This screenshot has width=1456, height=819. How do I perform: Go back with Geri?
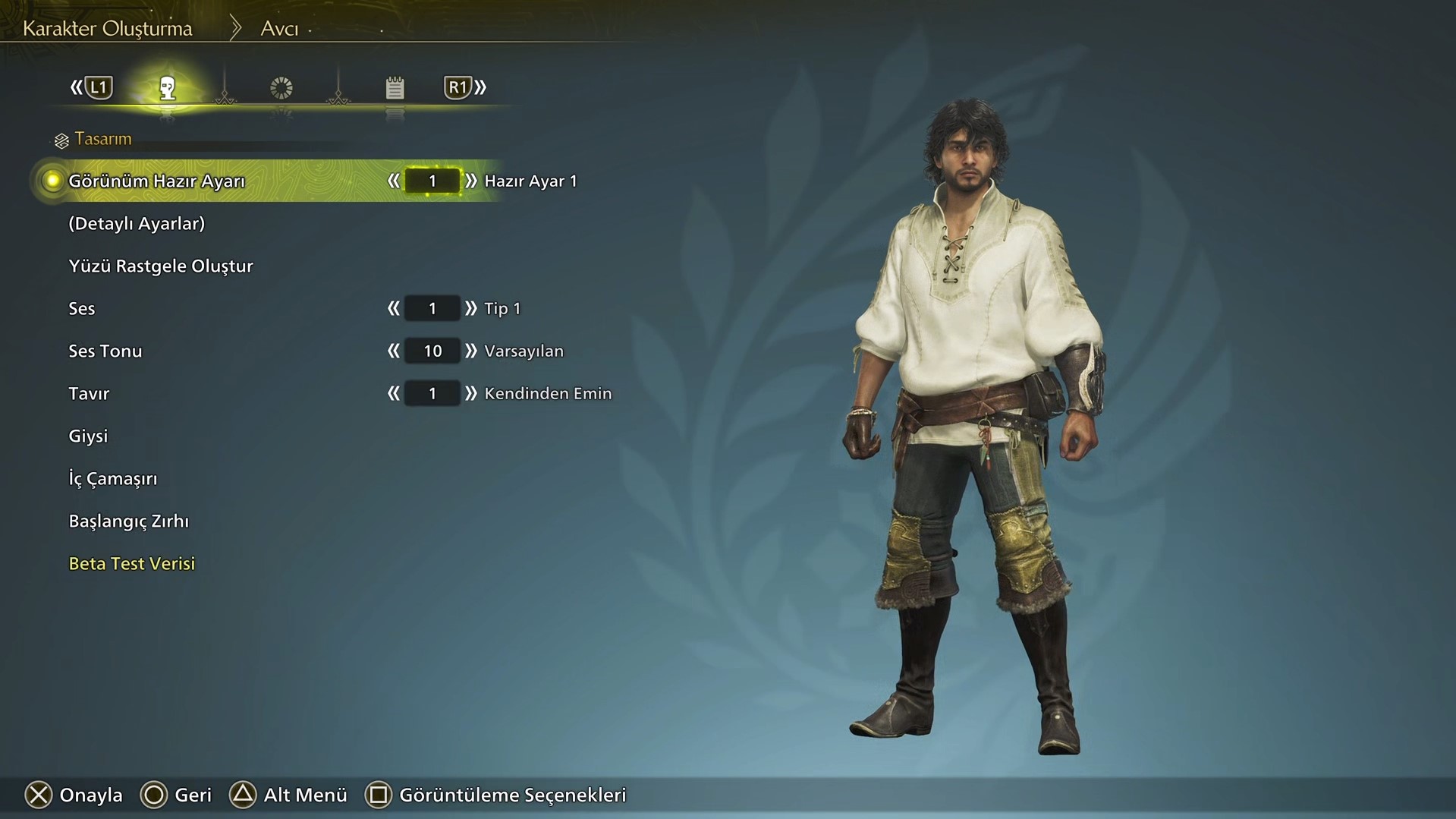(176, 795)
